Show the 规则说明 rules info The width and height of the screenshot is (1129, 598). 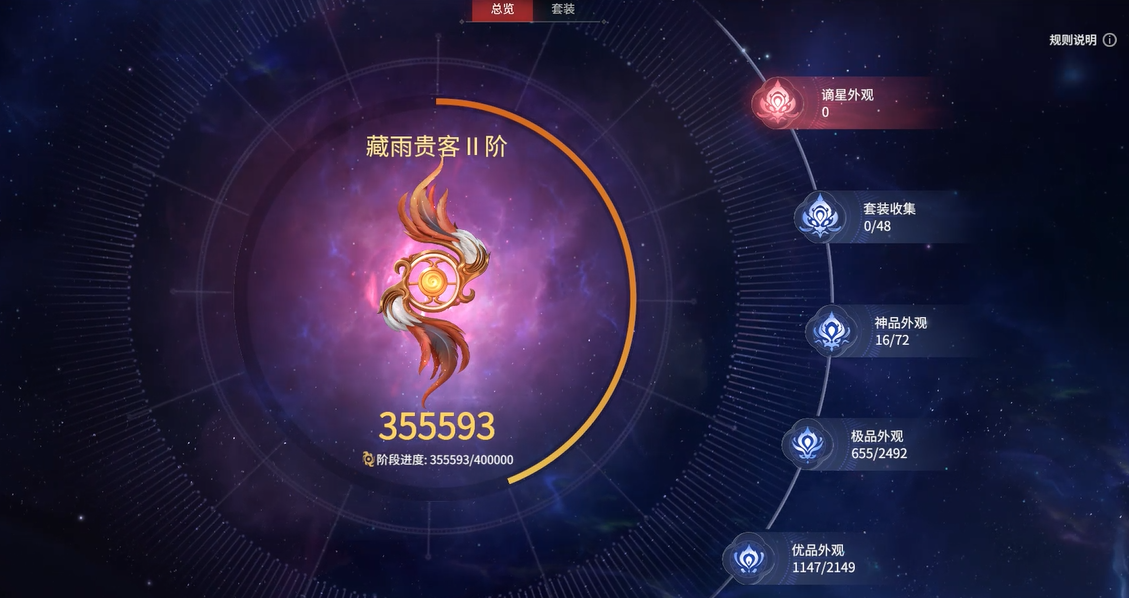1083,40
